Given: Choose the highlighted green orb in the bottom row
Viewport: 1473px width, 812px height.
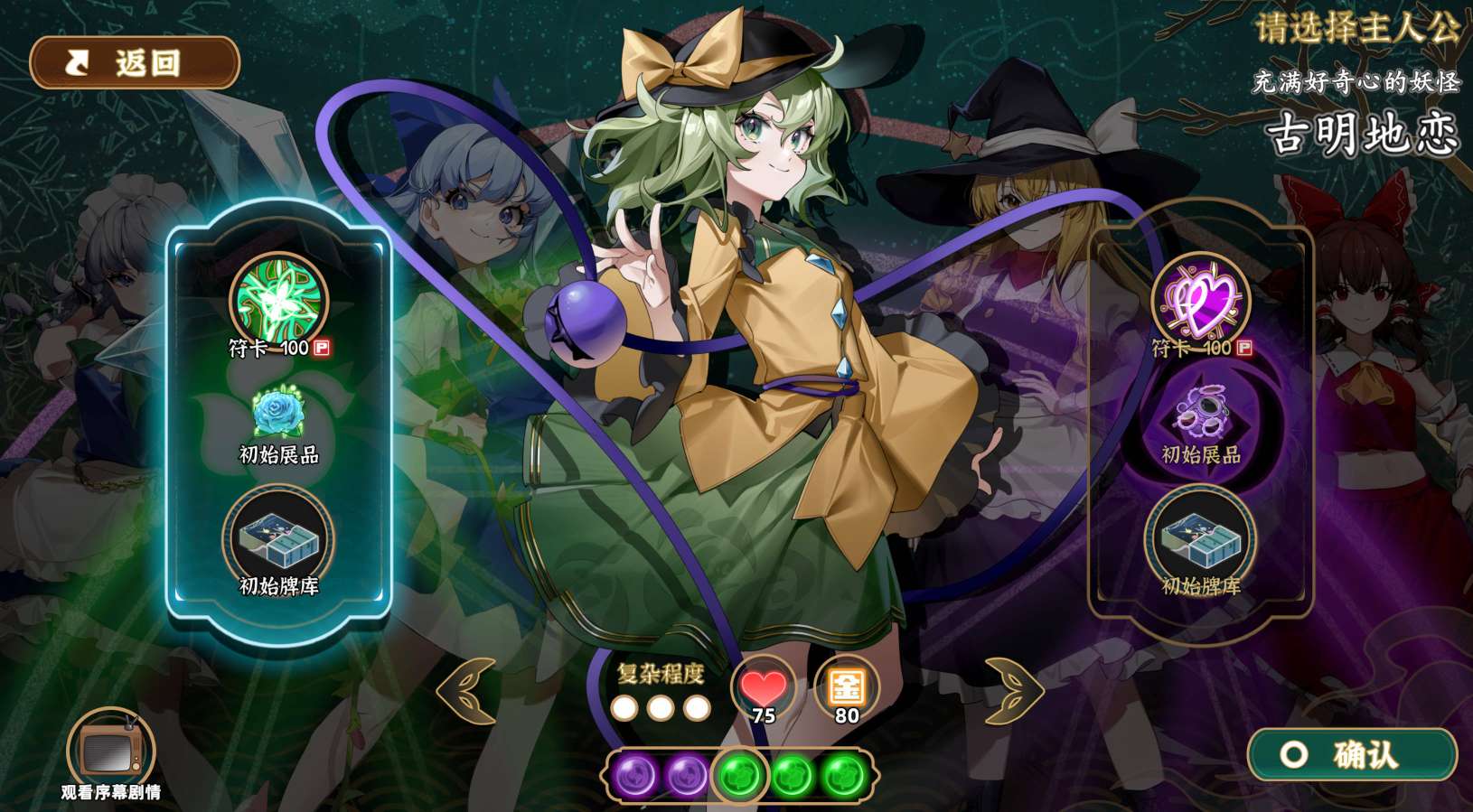Looking at the screenshot, I should (739, 775).
